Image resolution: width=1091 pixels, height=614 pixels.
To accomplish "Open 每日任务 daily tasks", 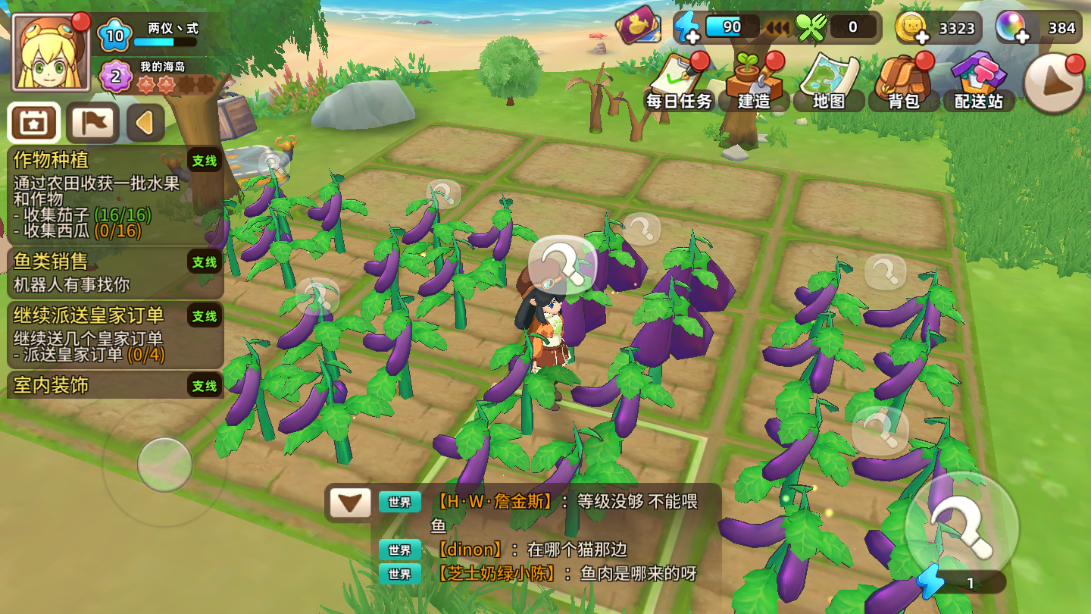I will click(679, 83).
